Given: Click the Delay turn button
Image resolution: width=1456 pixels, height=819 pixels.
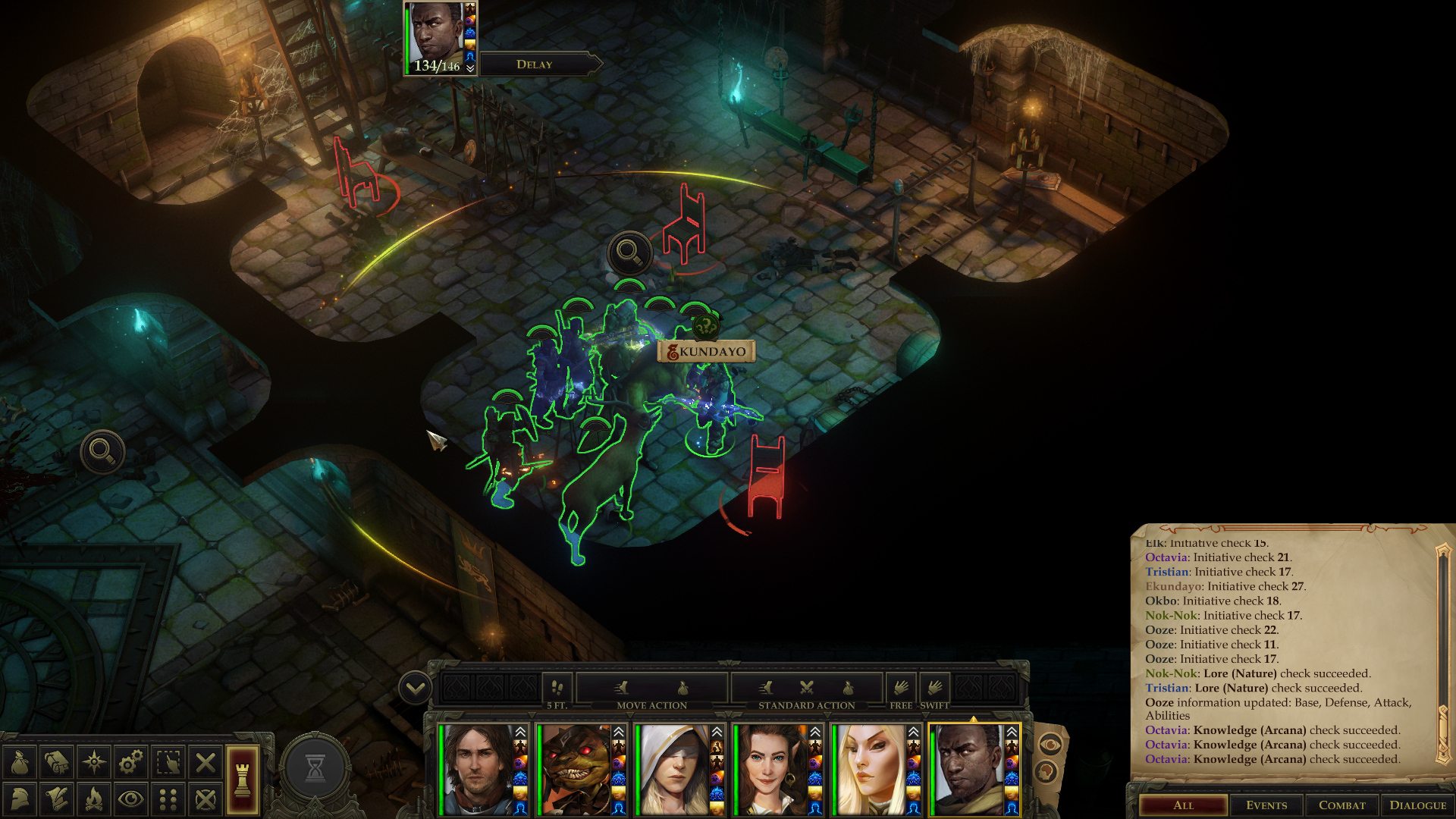Looking at the screenshot, I should tap(535, 64).
